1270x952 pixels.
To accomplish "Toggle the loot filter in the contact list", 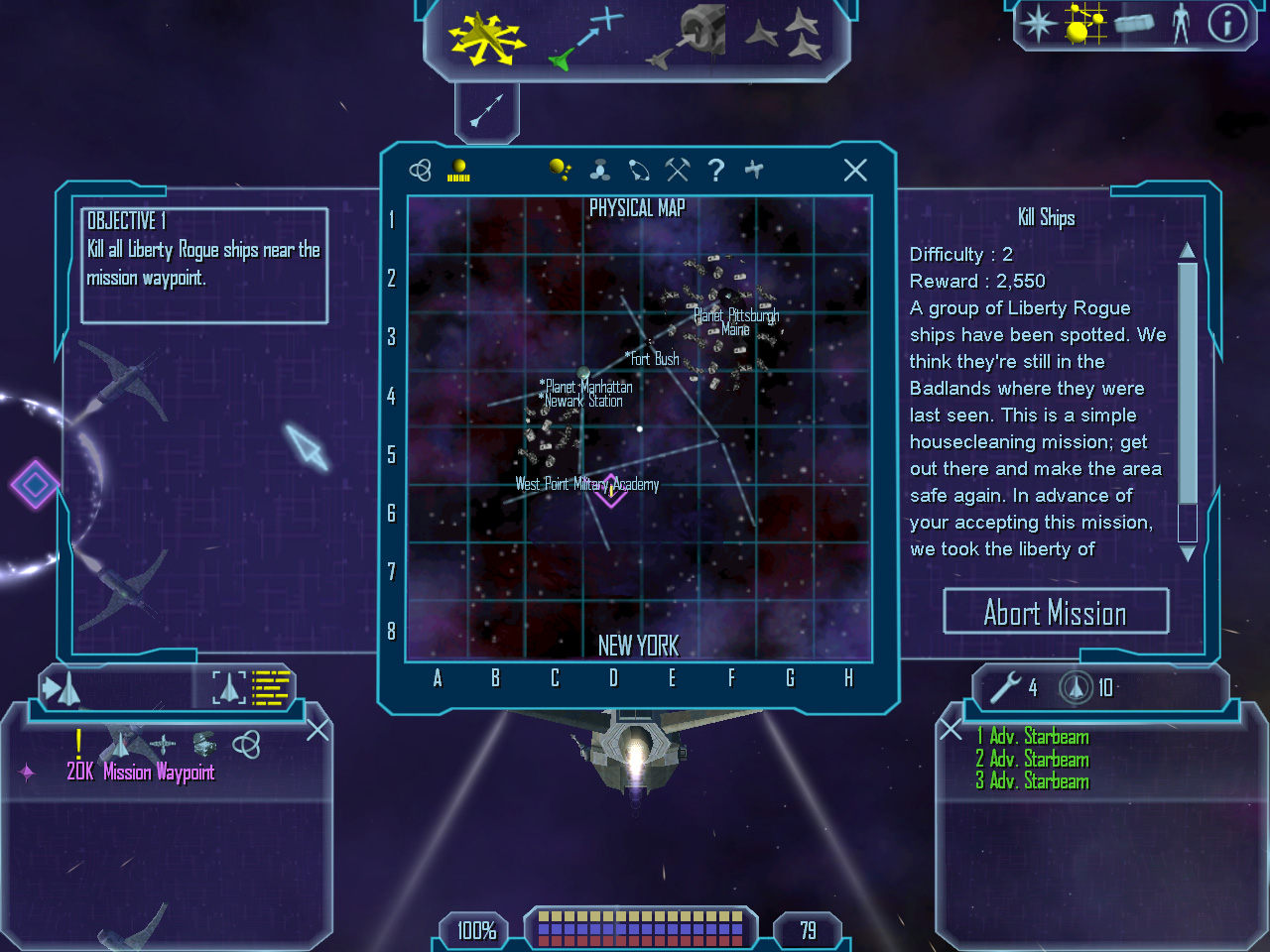I will click(x=203, y=746).
